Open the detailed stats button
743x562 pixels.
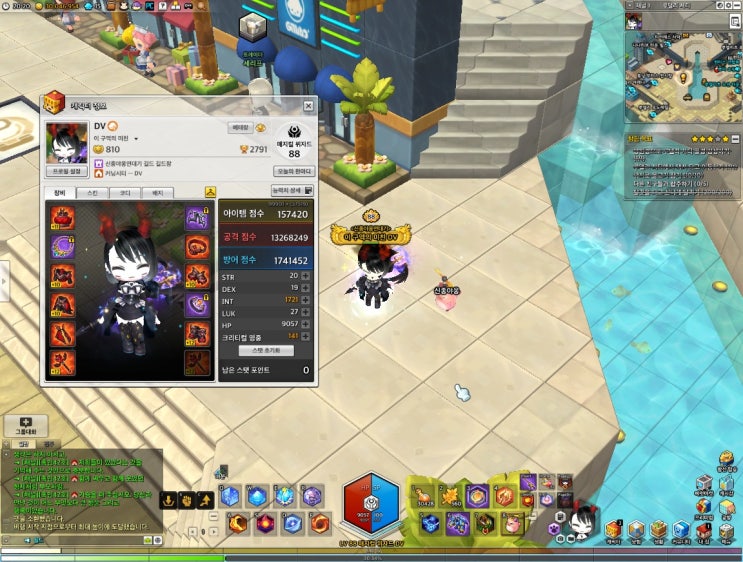[292, 190]
